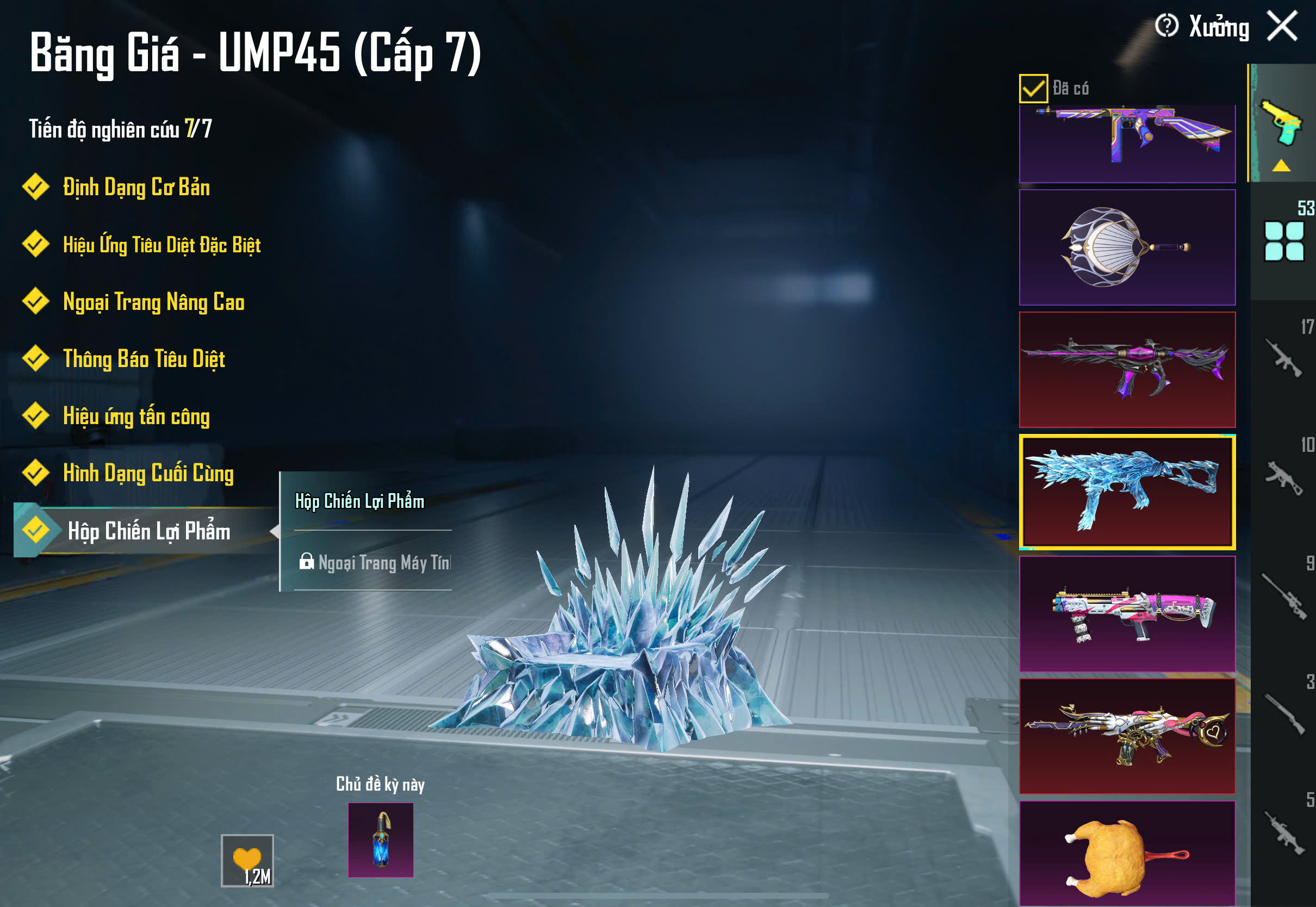
Task: Choose the pink and white shotgun skin
Action: click(1127, 614)
